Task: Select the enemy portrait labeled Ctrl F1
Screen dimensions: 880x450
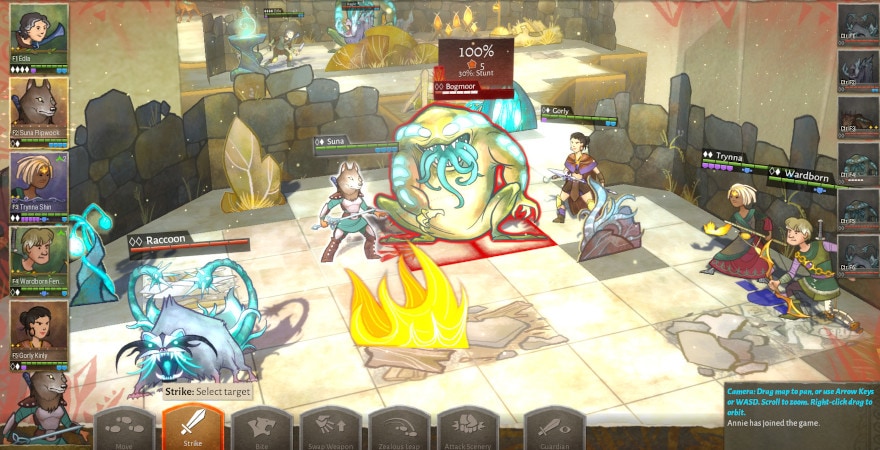Action: click(x=857, y=22)
